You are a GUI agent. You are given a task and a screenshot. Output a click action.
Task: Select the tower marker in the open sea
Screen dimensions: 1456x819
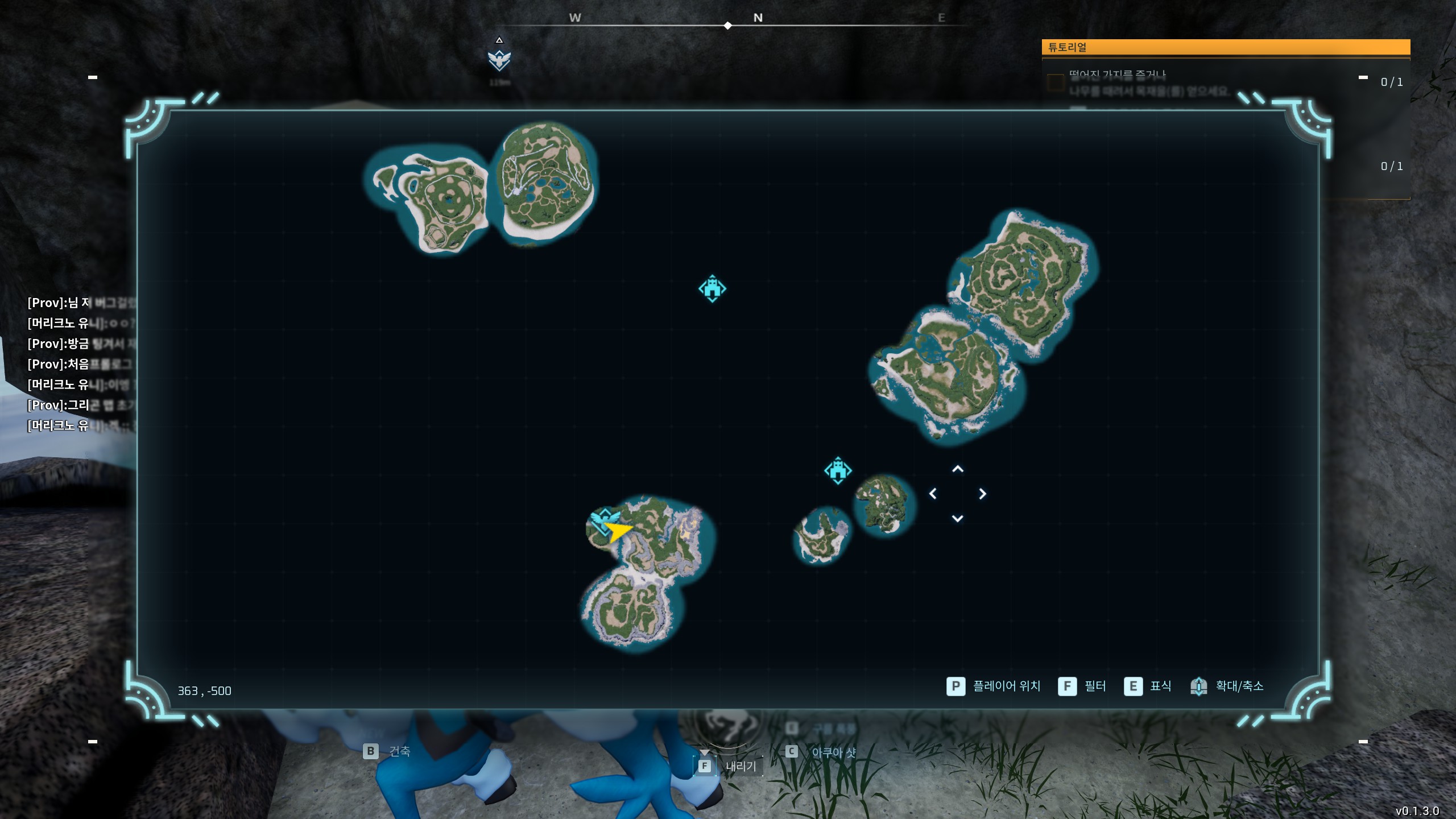(x=712, y=288)
